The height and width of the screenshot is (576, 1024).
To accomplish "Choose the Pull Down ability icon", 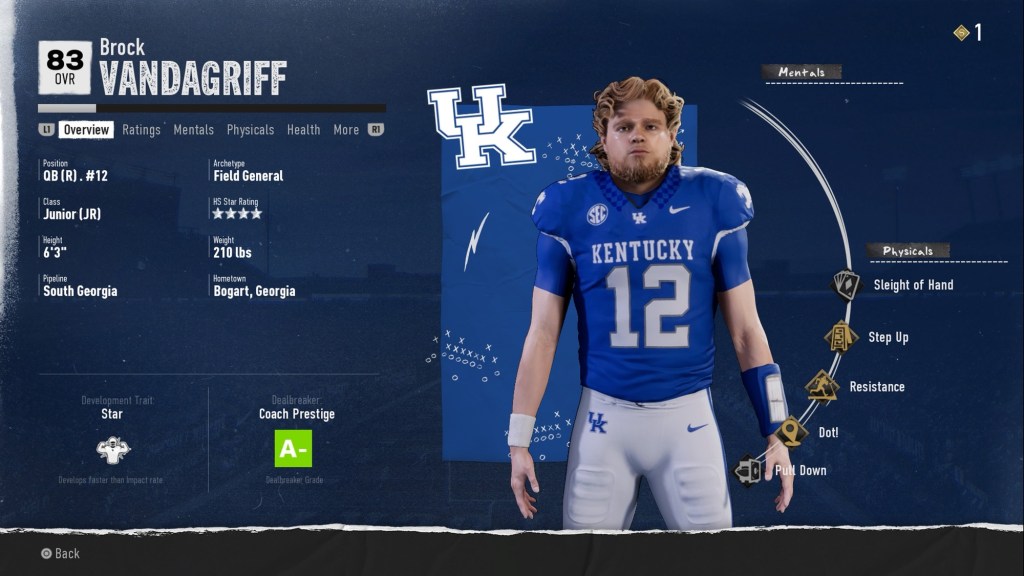I will [x=749, y=470].
